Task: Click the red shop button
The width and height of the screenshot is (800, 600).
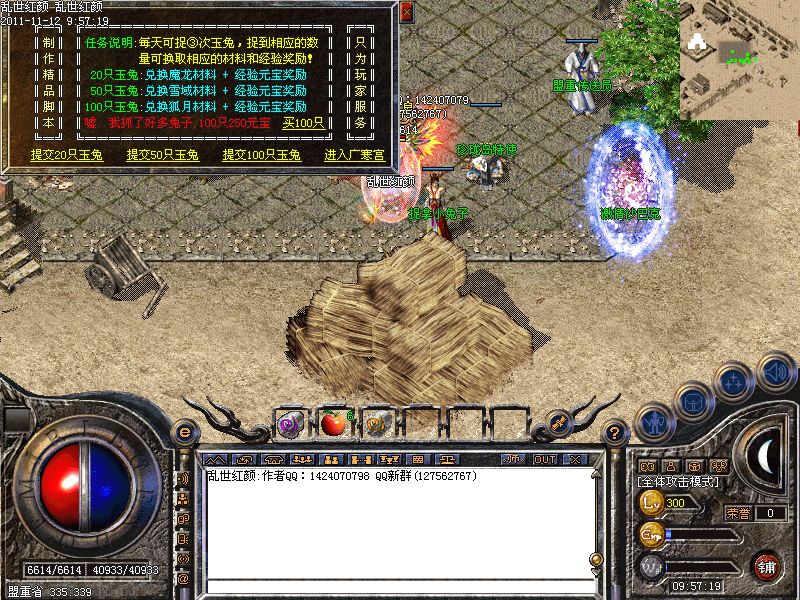Action: click(767, 565)
